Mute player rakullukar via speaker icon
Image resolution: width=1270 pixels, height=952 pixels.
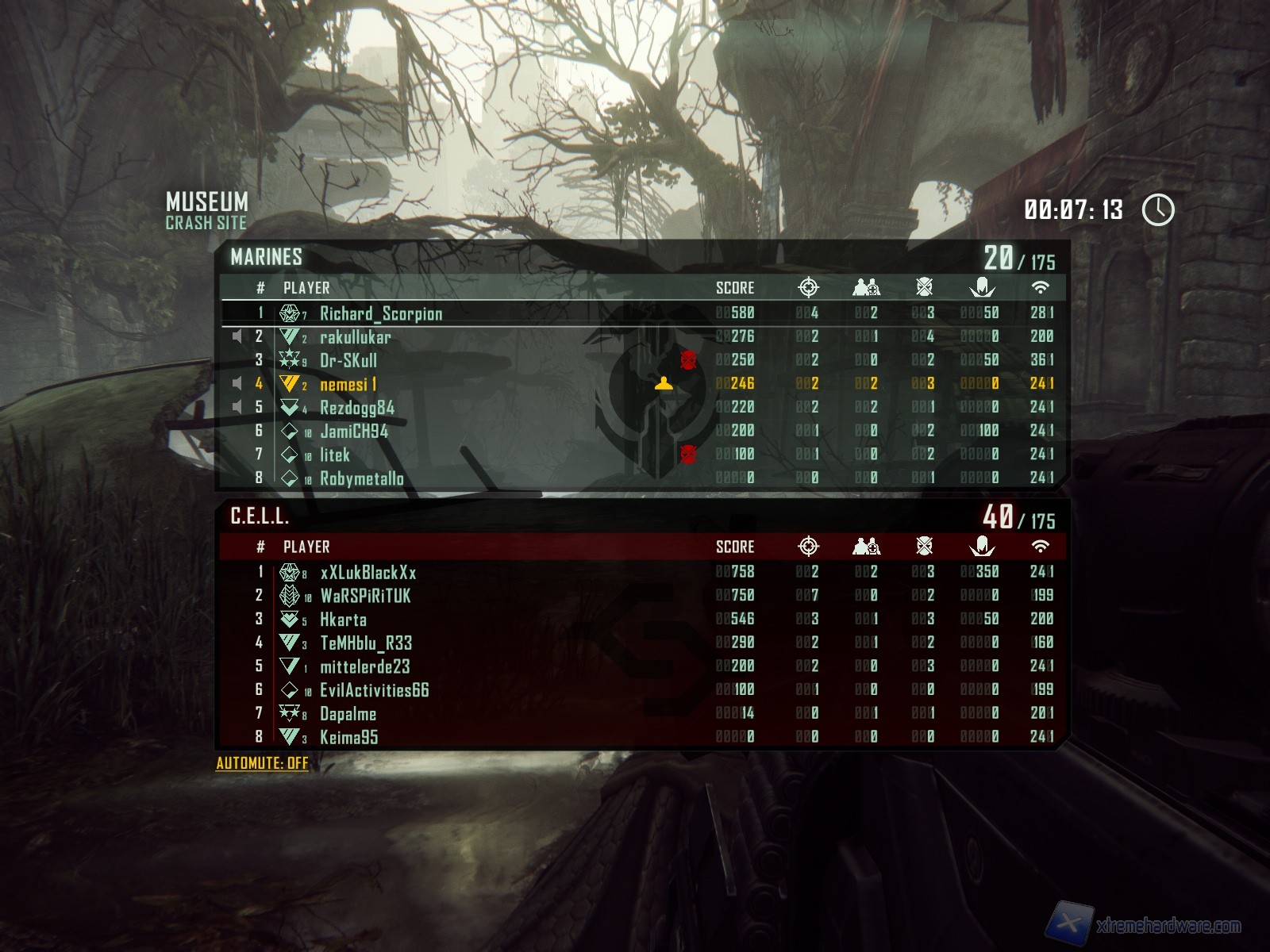click(x=237, y=337)
